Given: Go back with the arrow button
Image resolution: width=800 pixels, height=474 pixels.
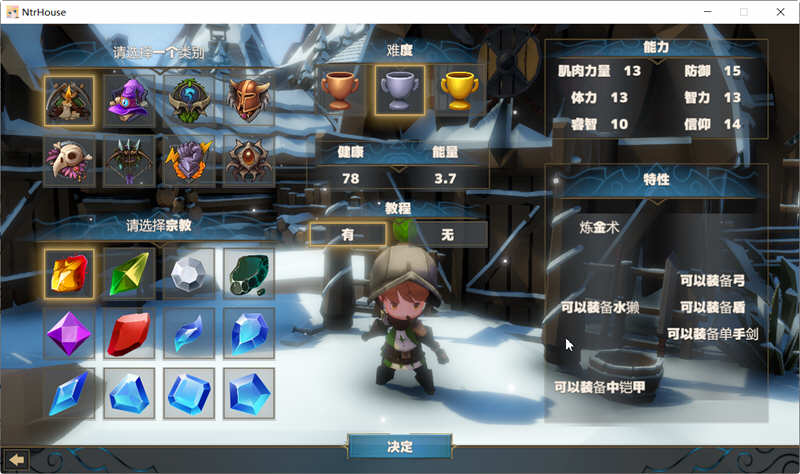Looking at the screenshot, I should 17,459.
